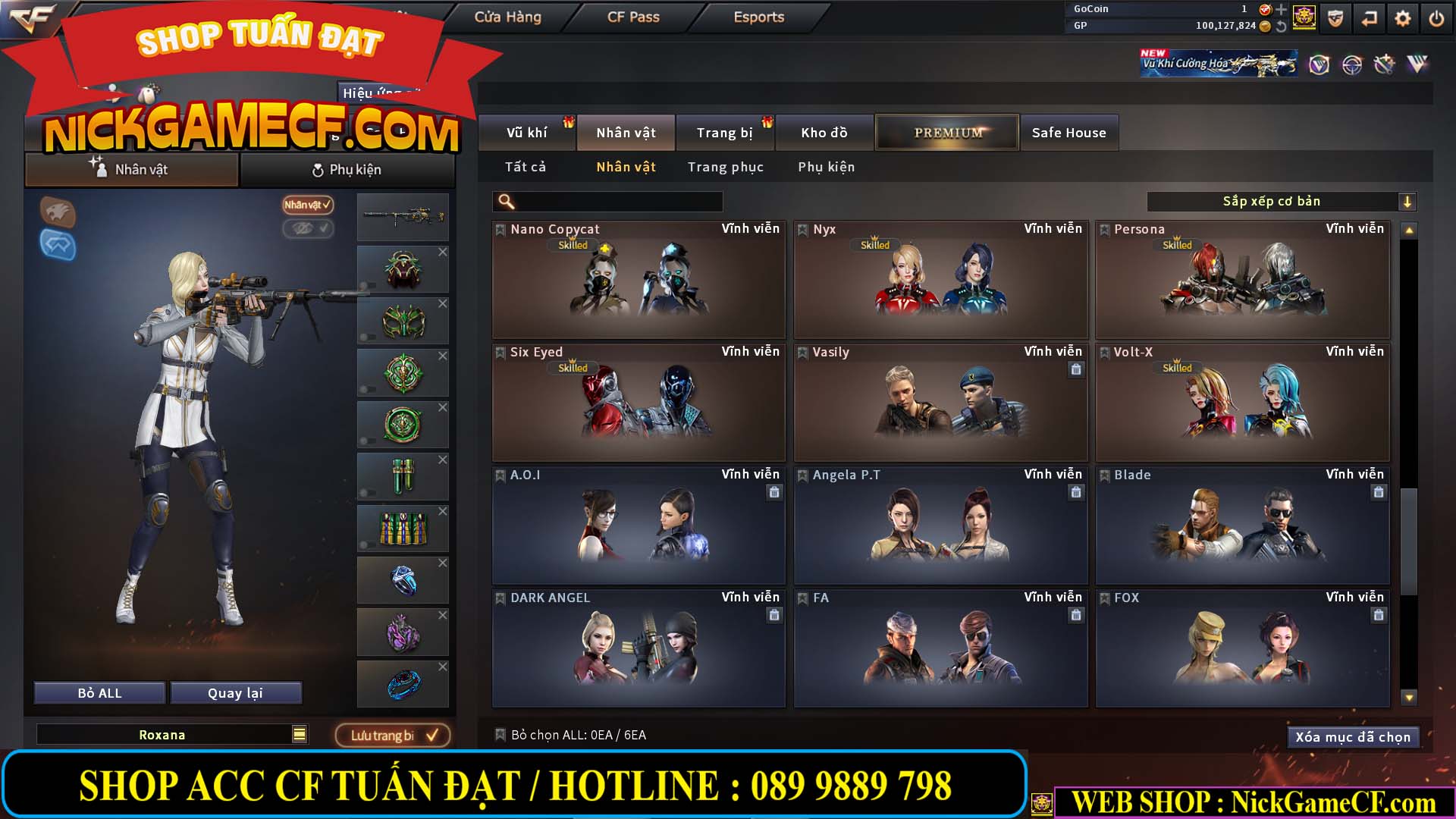Toggle the bookmark flag on Nano Copycat
1456x819 pixels.
click(500, 229)
